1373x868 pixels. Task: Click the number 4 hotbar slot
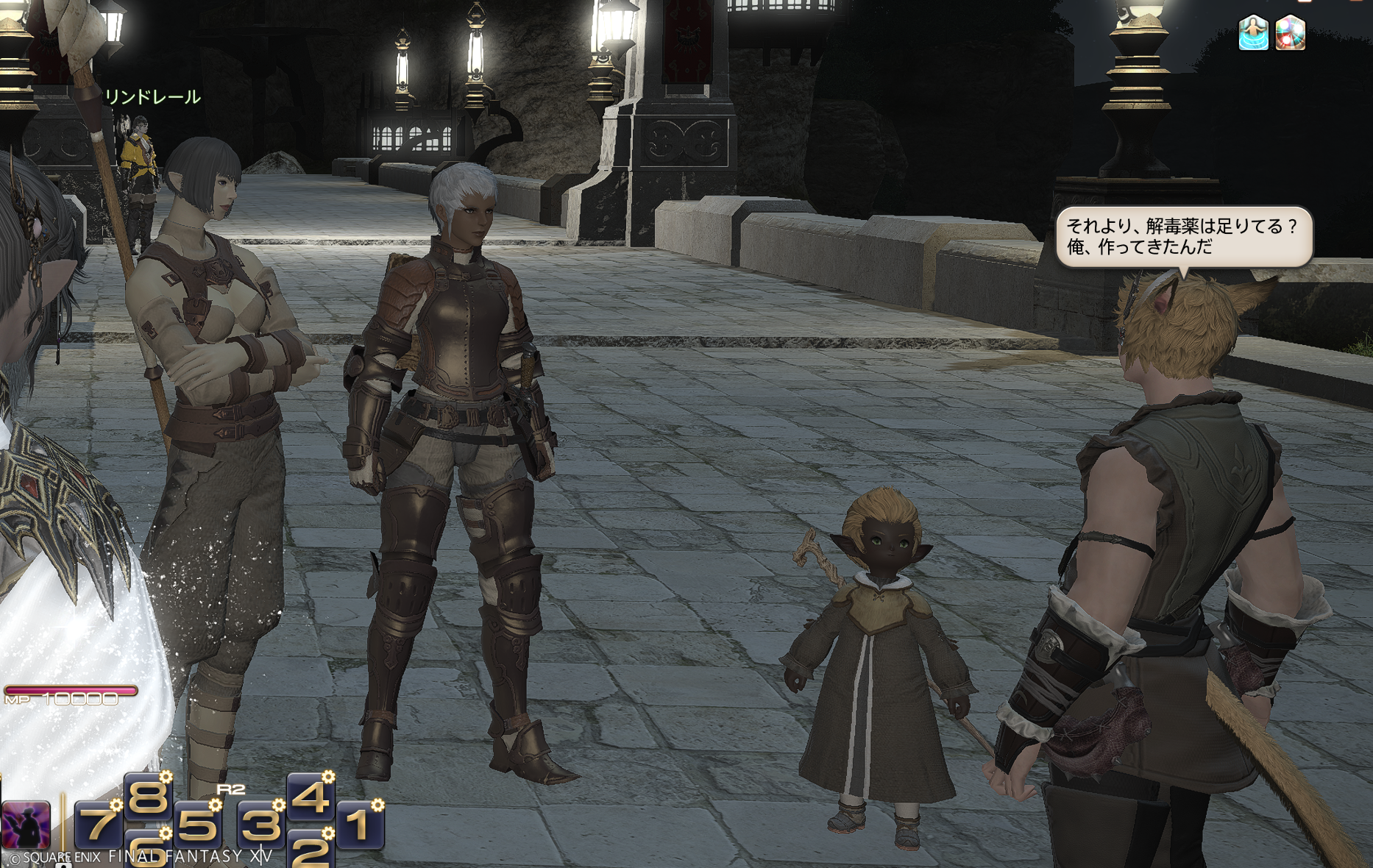coord(311,796)
